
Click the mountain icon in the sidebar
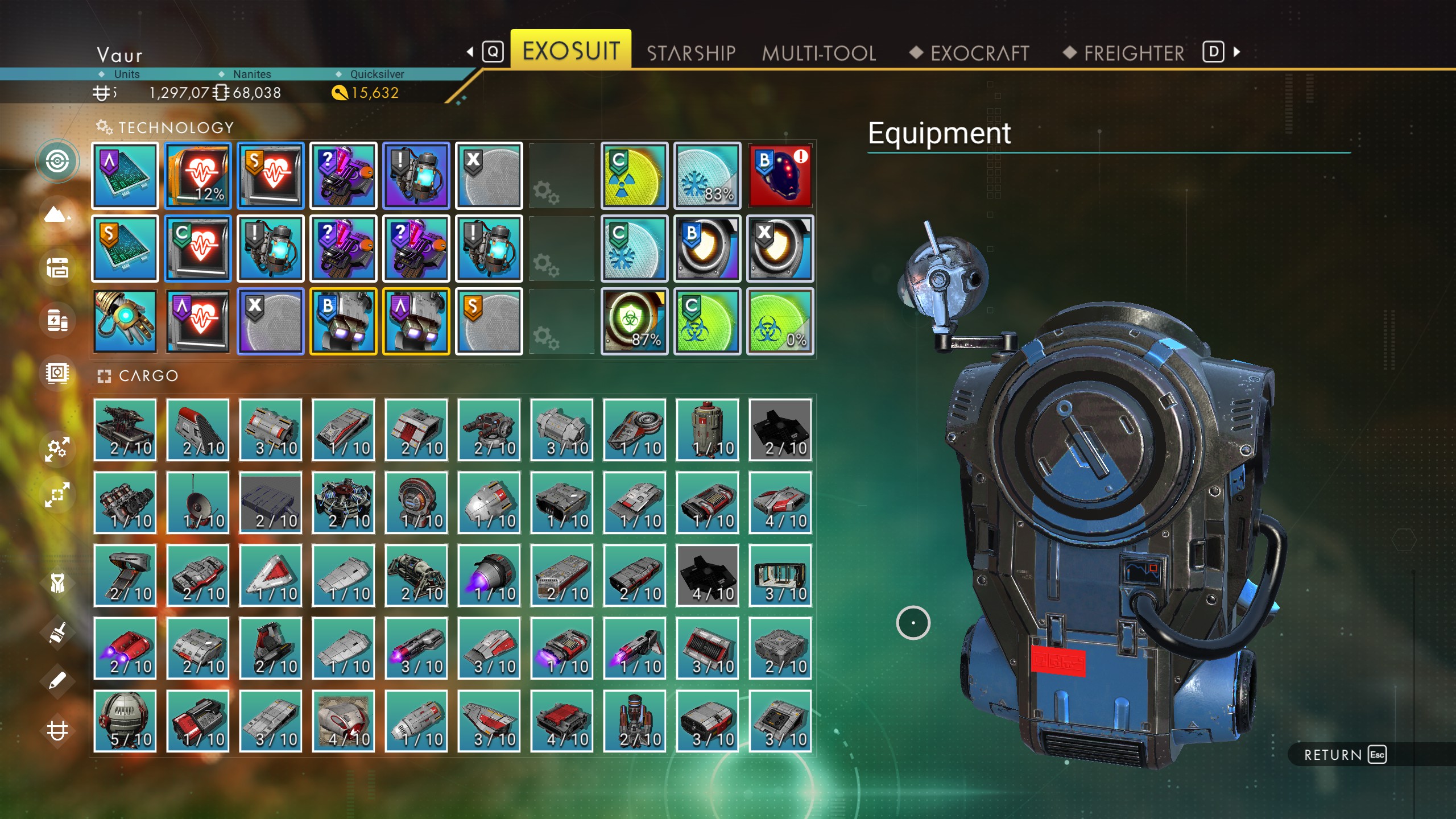tap(57, 215)
